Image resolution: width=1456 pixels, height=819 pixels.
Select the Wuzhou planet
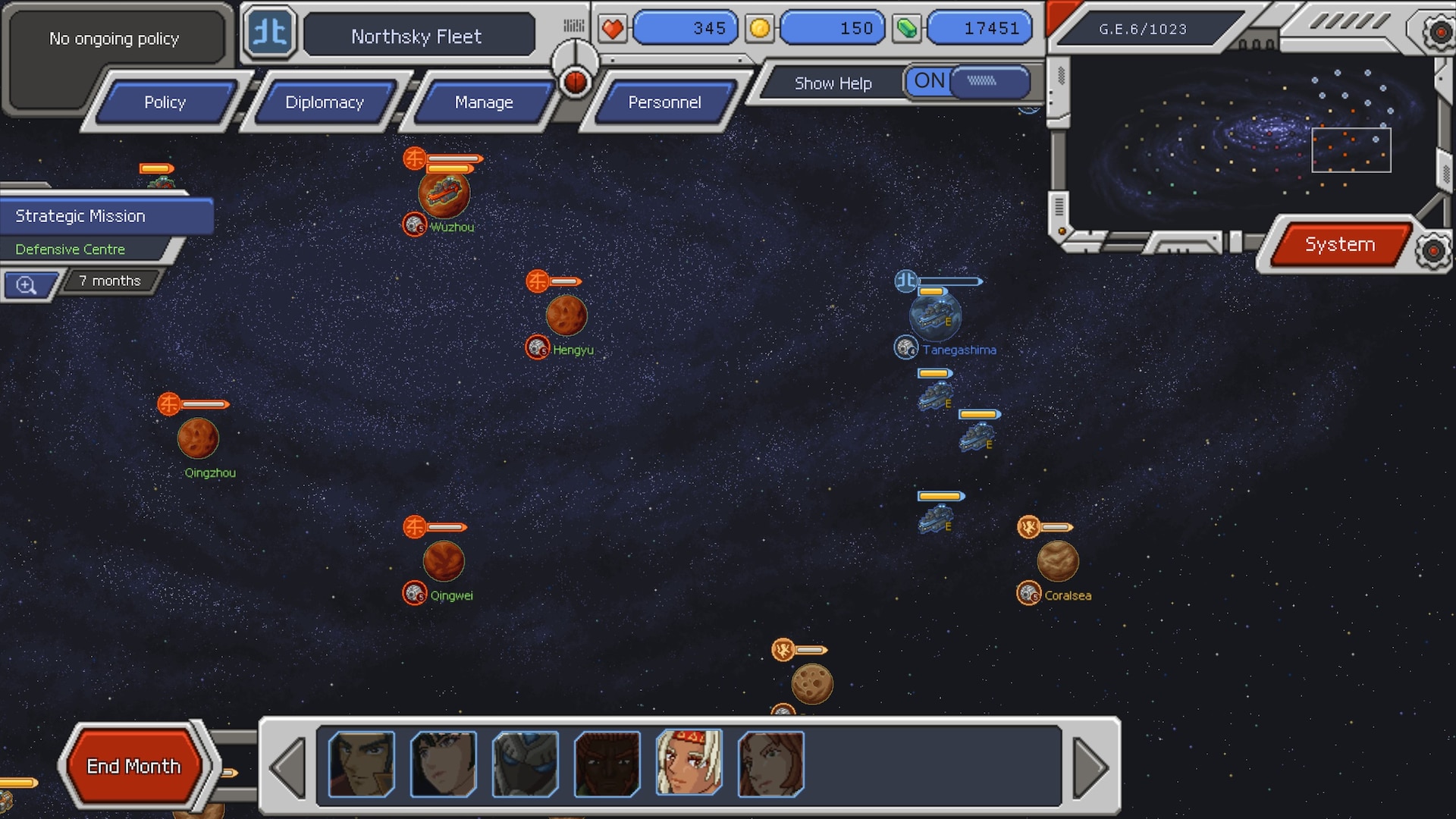pos(444,194)
